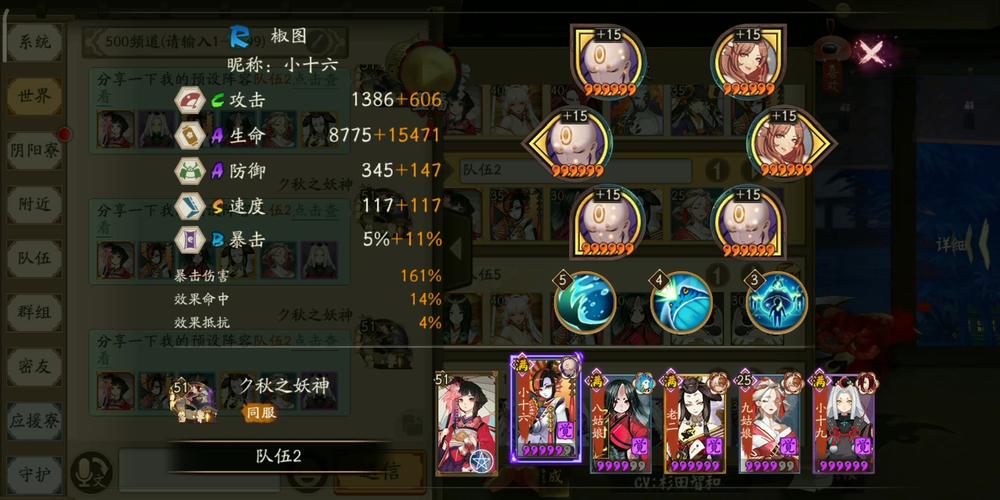The width and height of the screenshot is (1000, 500).
Task: Select the 守护 tab
Action: coord(35,470)
